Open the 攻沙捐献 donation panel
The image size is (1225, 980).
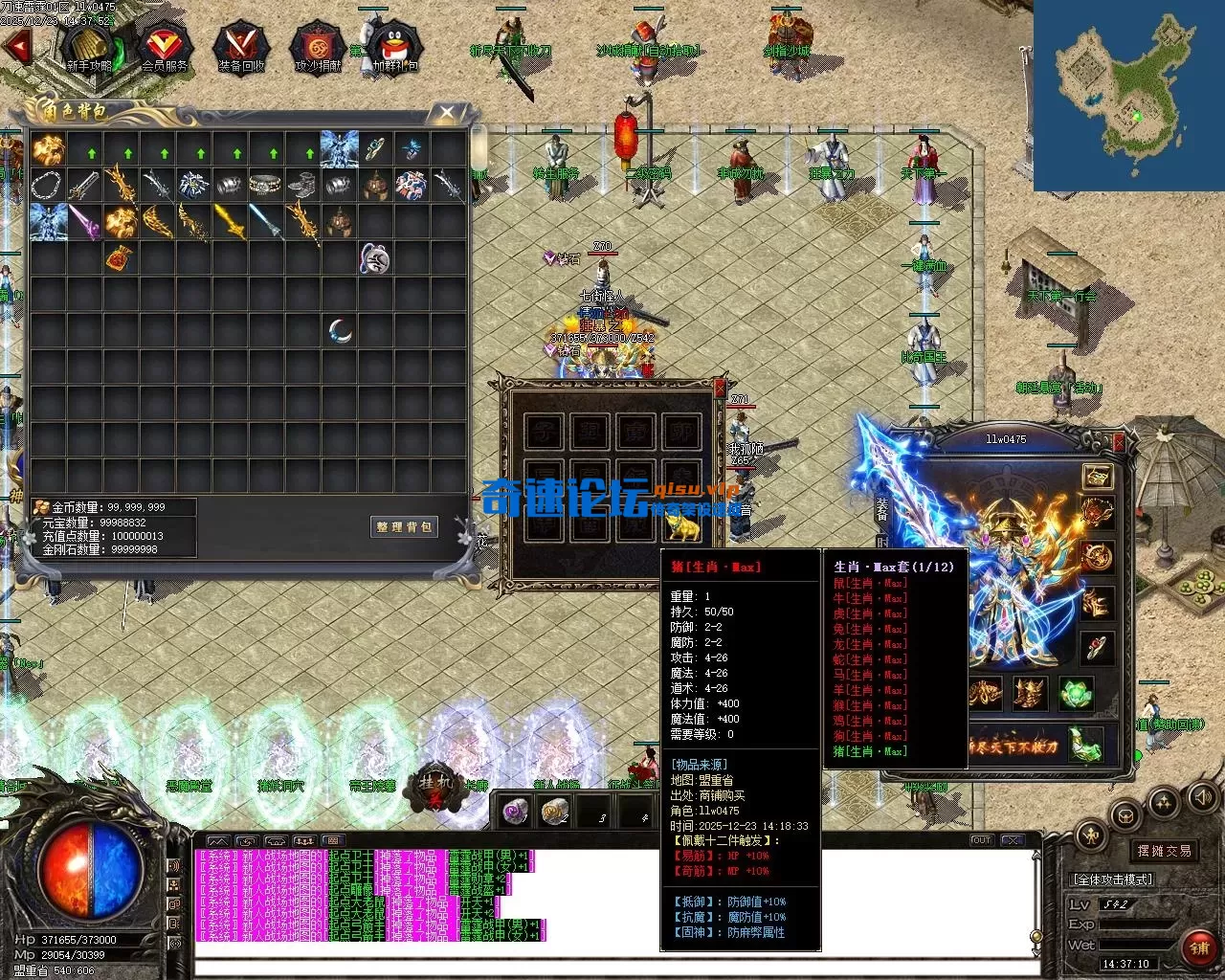tap(317, 47)
